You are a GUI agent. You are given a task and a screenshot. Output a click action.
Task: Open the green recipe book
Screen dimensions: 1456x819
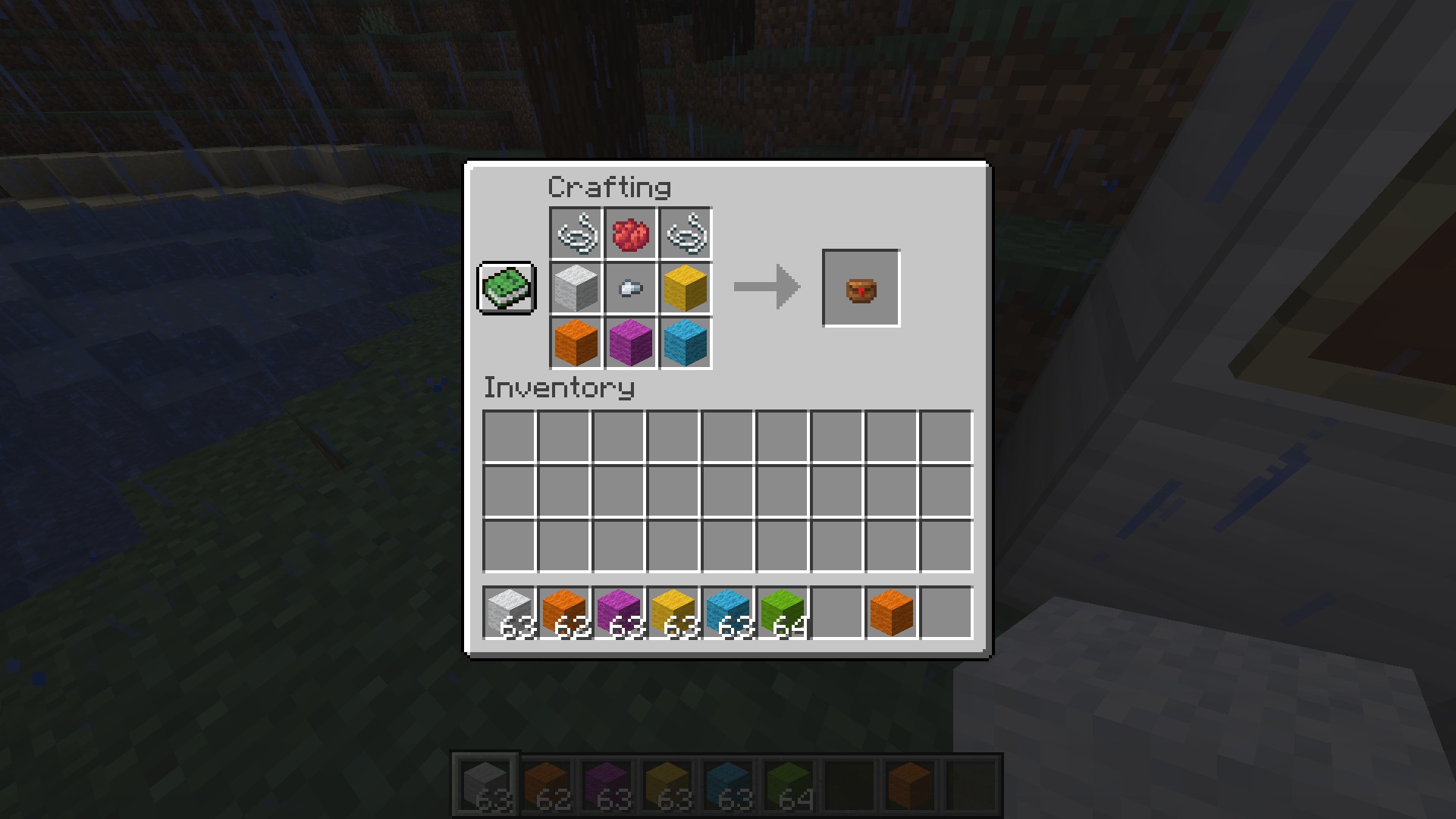click(x=507, y=288)
